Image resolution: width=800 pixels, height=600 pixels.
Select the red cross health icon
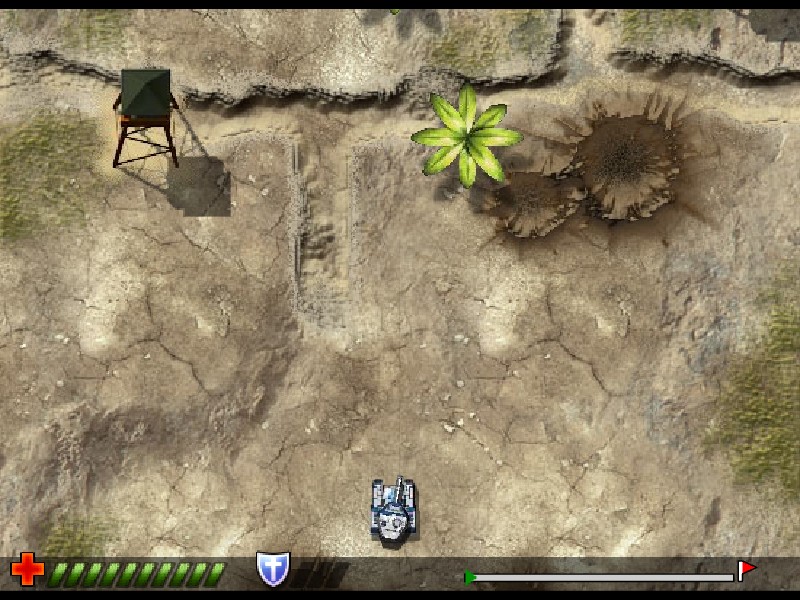[x=27, y=571]
